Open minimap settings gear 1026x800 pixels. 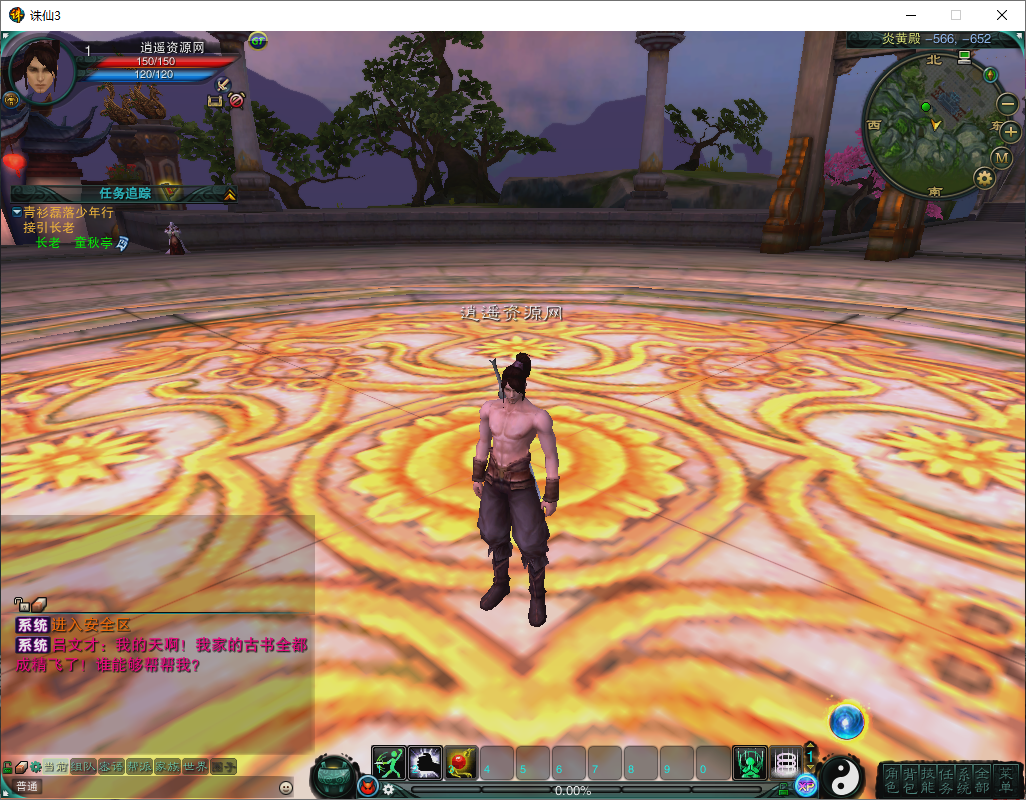(x=984, y=179)
